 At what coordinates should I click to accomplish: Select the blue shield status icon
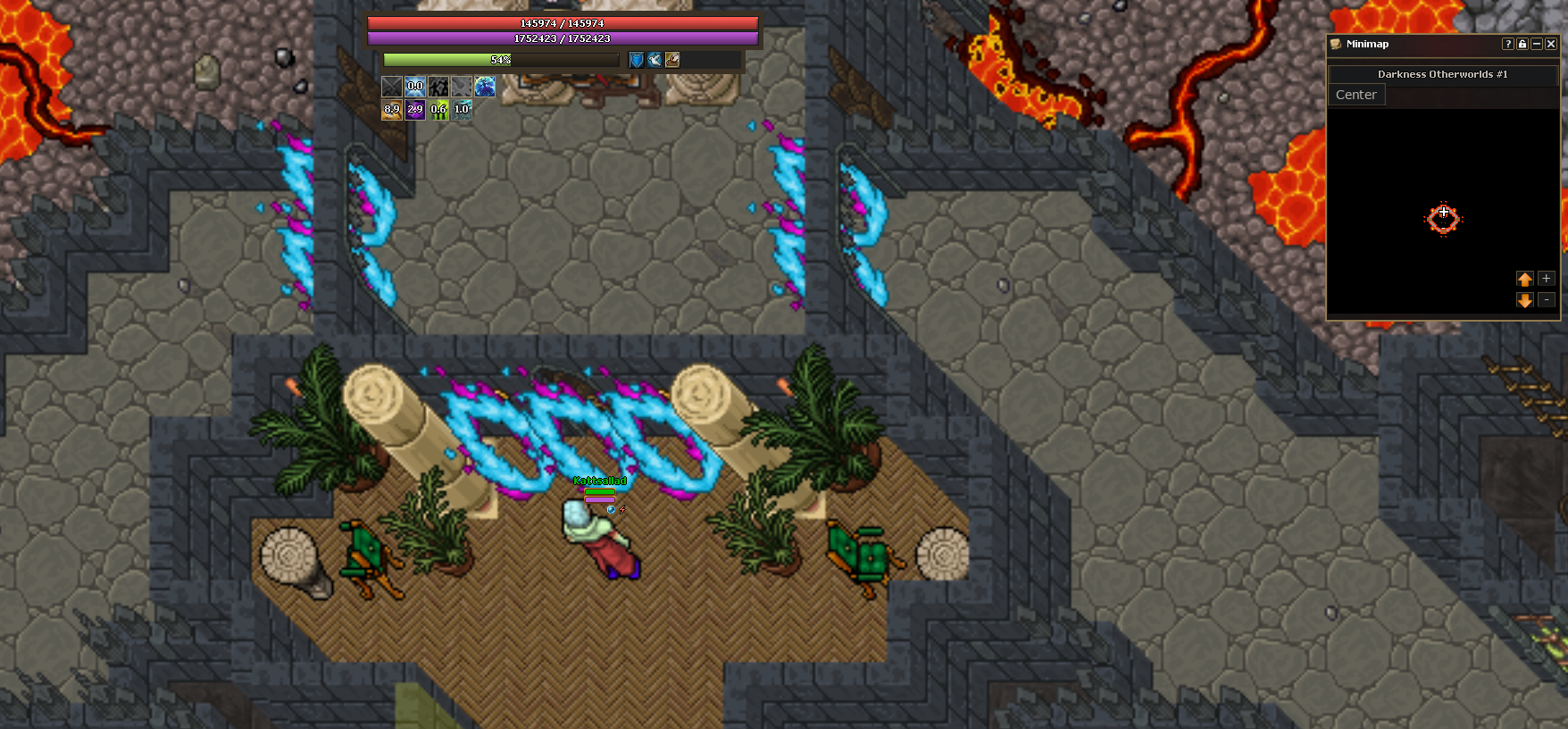point(637,60)
